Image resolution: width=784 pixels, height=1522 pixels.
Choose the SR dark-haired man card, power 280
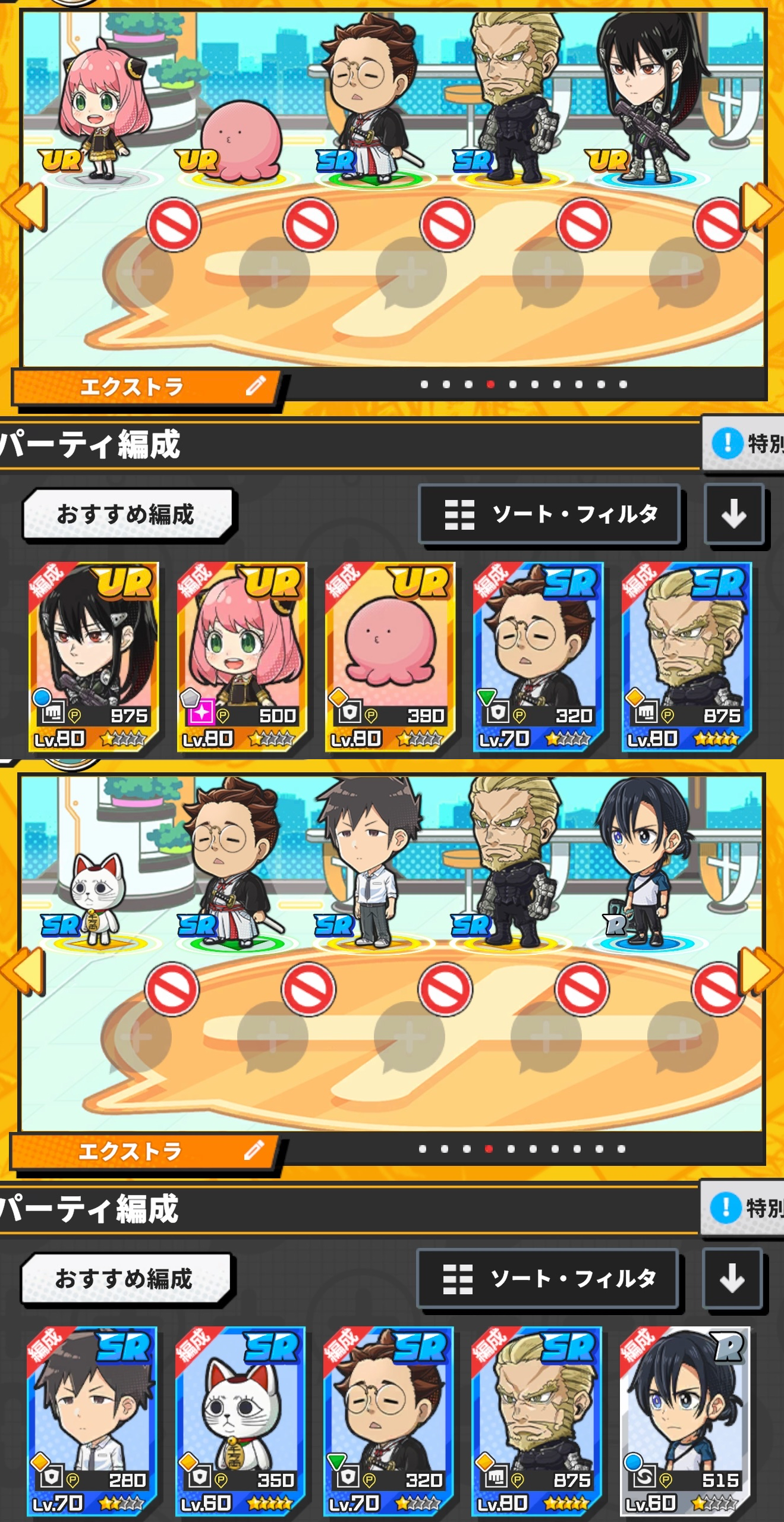click(x=92, y=1421)
